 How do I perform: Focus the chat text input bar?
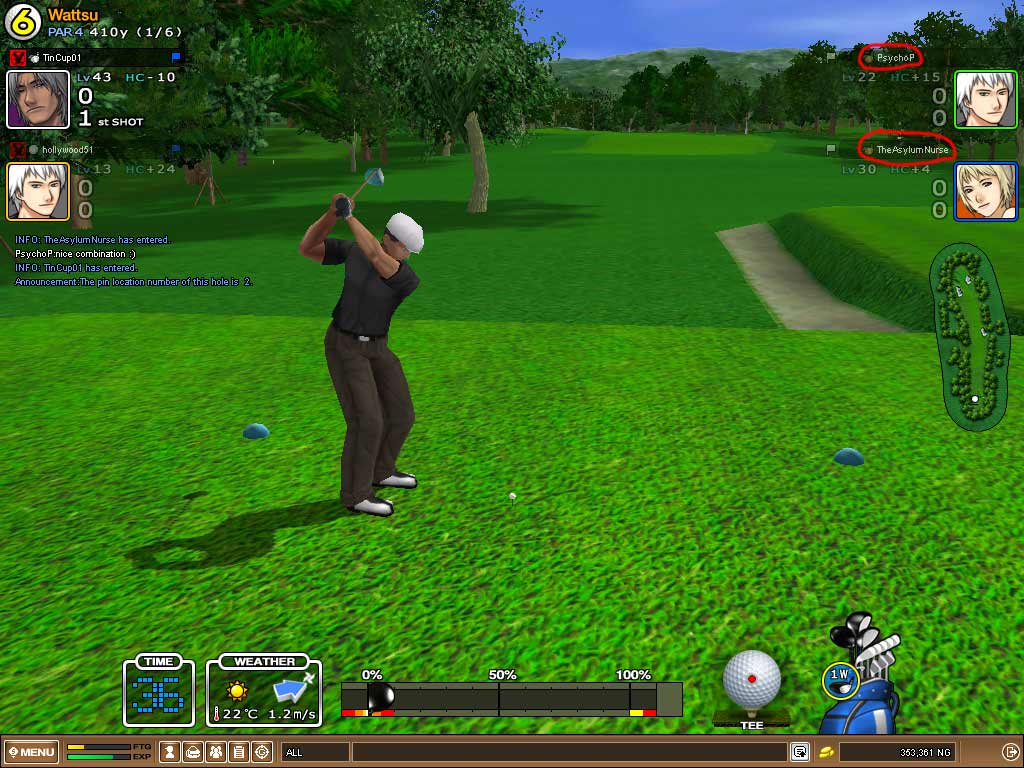[x=568, y=752]
